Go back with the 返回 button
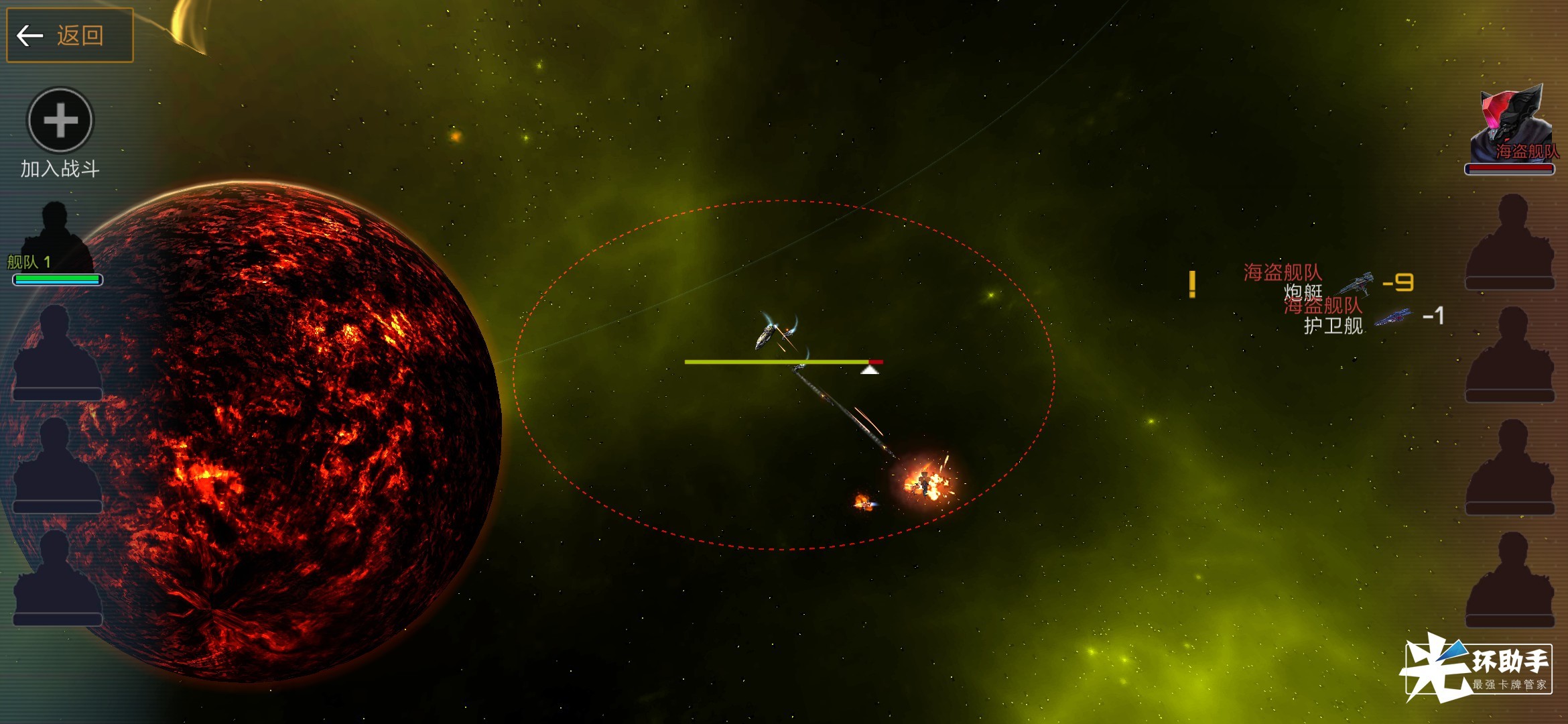The width and height of the screenshot is (1568, 724). pyautogui.click(x=70, y=35)
